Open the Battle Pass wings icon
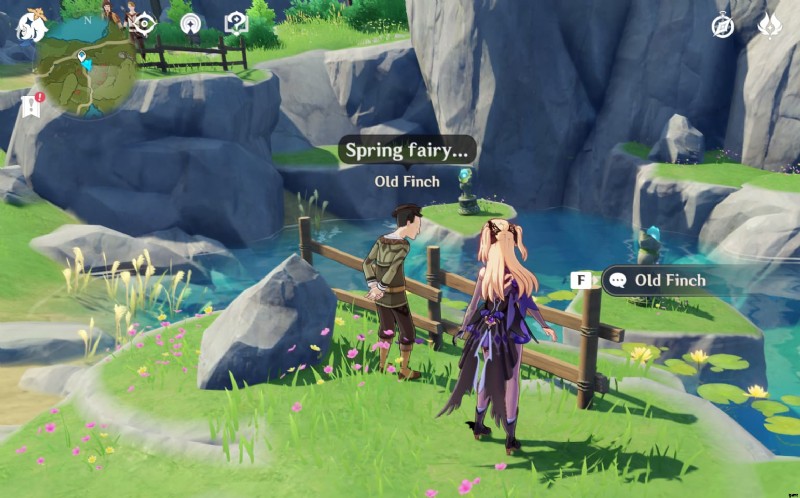This screenshot has width=800, height=498. [x=770, y=26]
